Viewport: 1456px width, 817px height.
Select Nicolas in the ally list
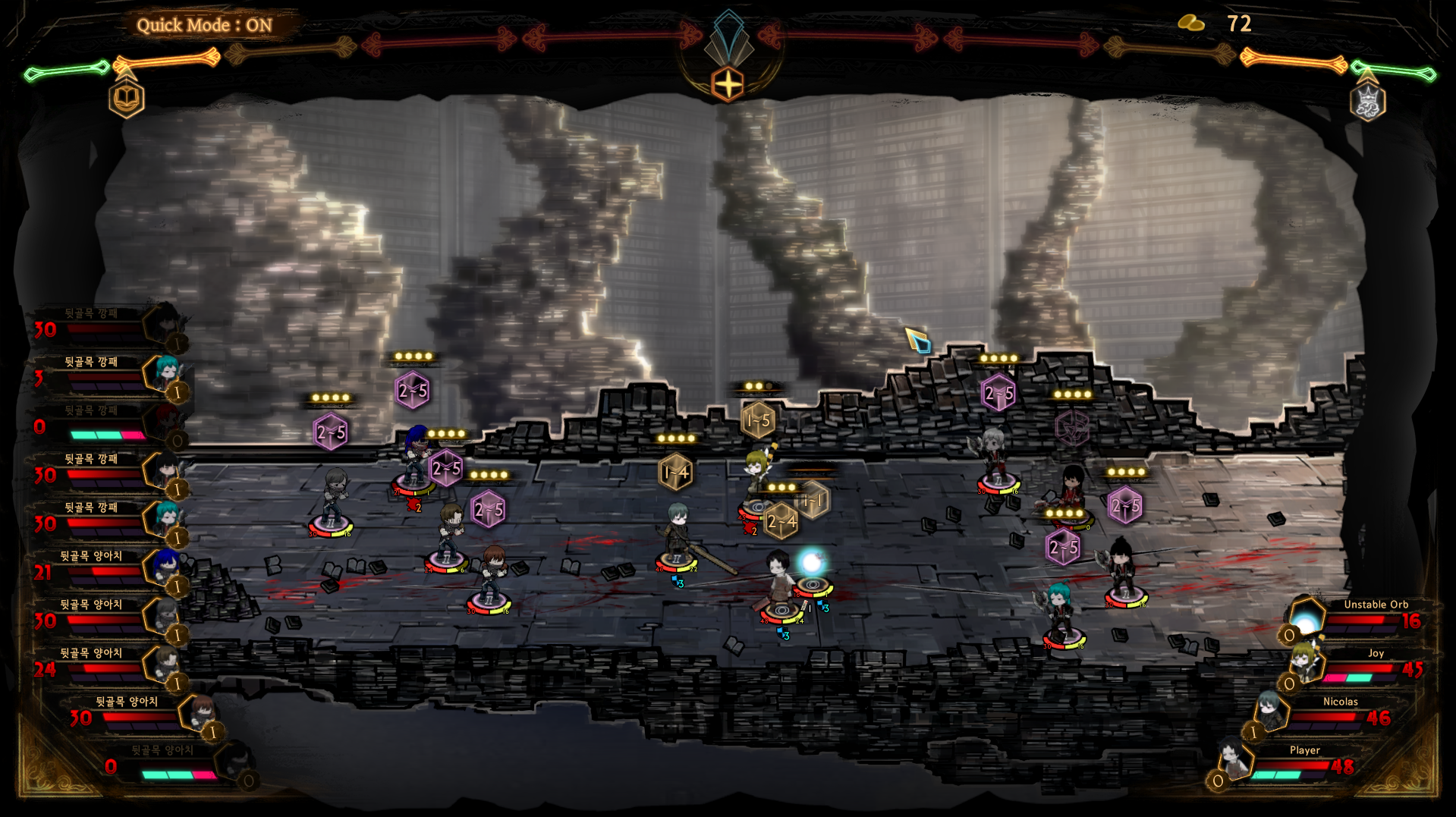tap(1271, 713)
